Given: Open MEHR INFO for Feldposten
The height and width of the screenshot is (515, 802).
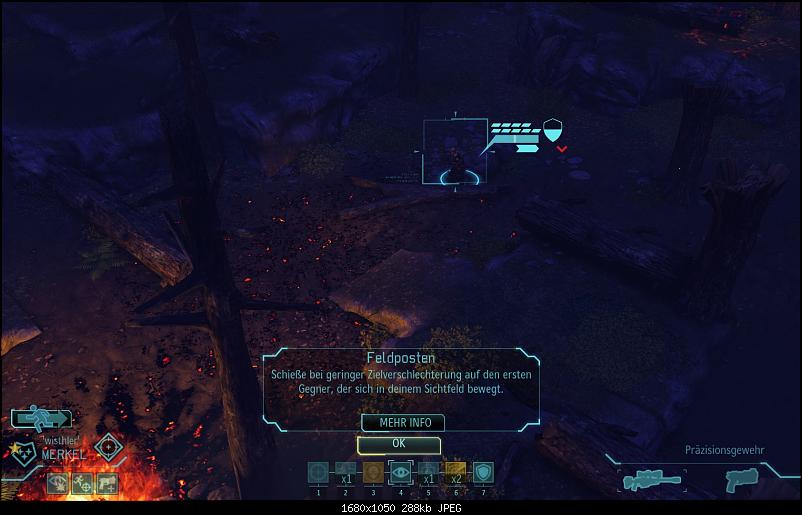Looking at the screenshot, I should [x=398, y=423].
